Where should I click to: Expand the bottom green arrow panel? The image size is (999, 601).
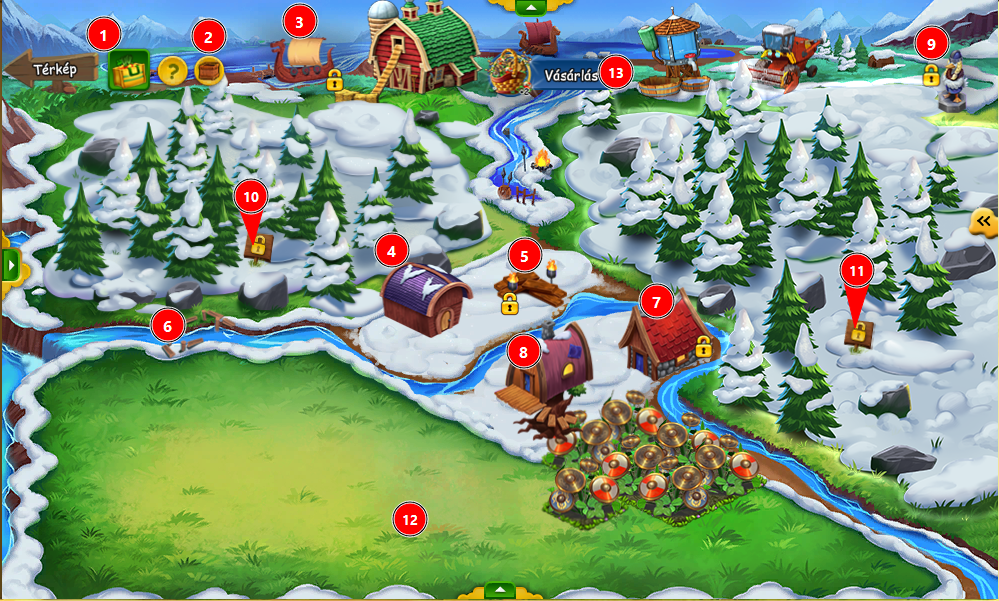(499, 592)
